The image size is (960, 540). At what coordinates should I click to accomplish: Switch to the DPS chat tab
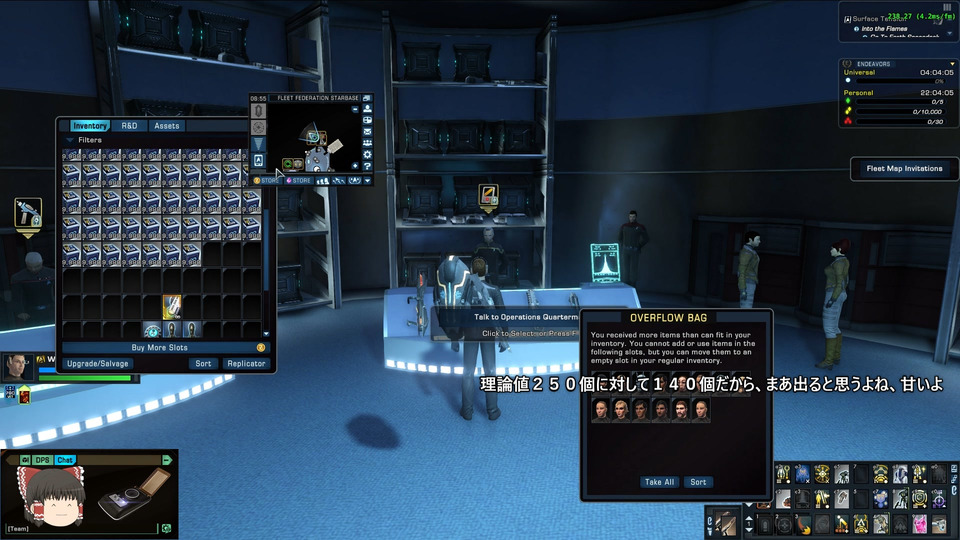click(43, 460)
